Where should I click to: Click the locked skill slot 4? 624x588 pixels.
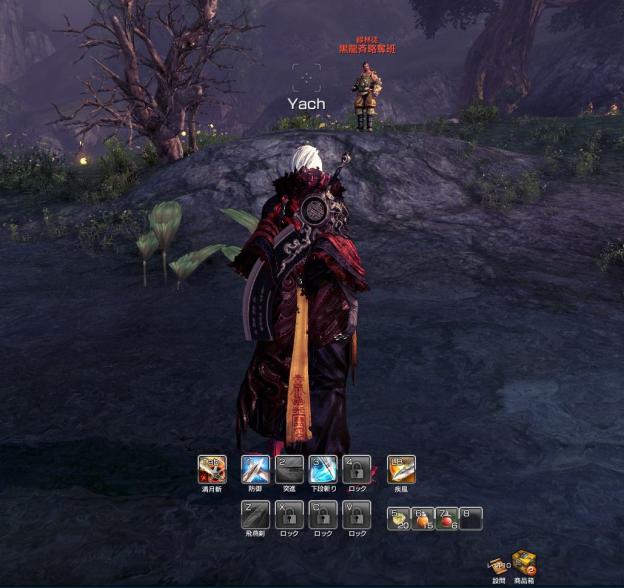[x=357, y=469]
